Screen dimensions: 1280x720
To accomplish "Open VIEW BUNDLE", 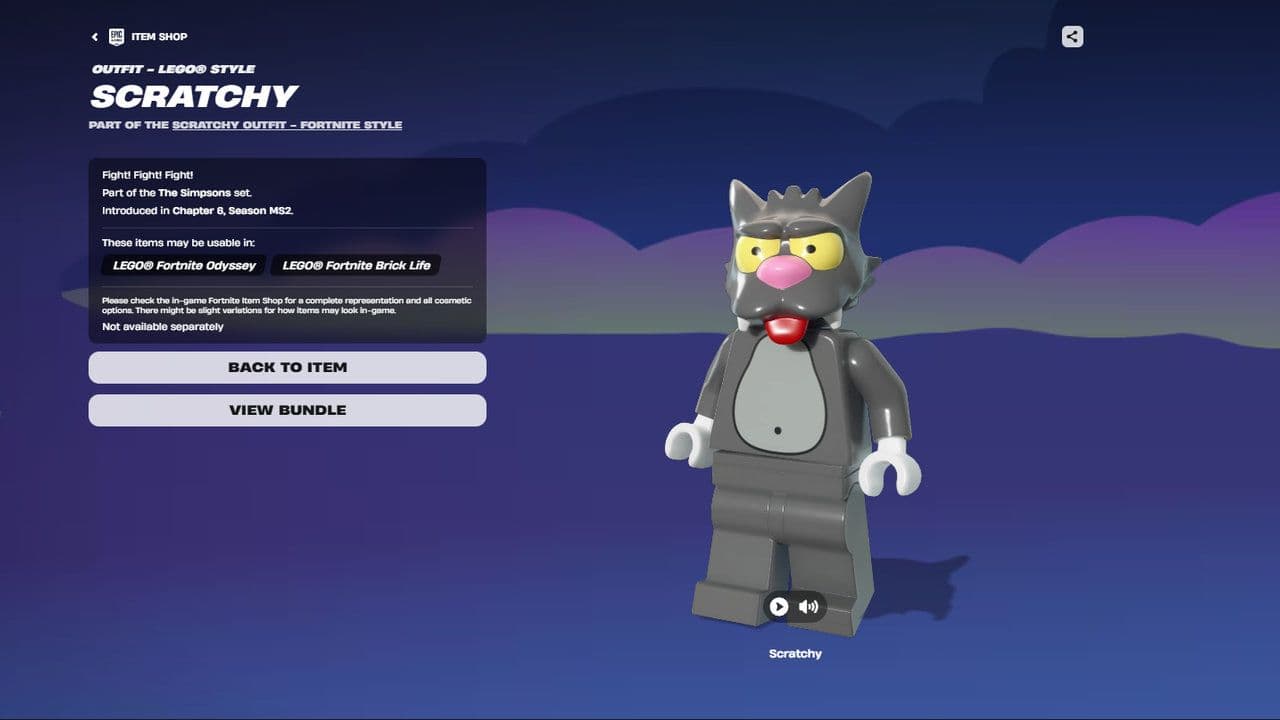I will pyautogui.click(x=287, y=410).
